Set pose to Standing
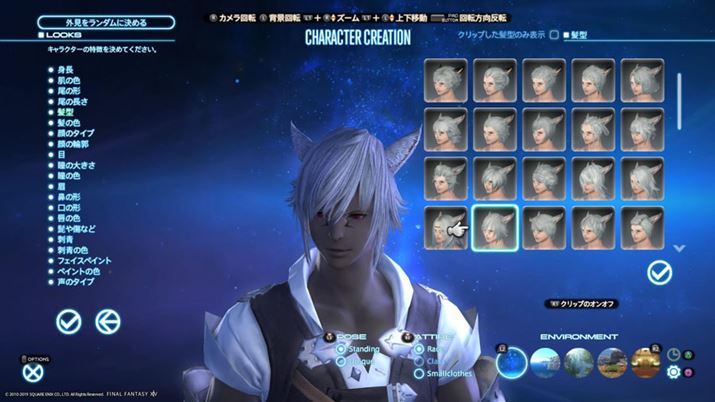Screen dimensions: 715x402 tap(342, 349)
